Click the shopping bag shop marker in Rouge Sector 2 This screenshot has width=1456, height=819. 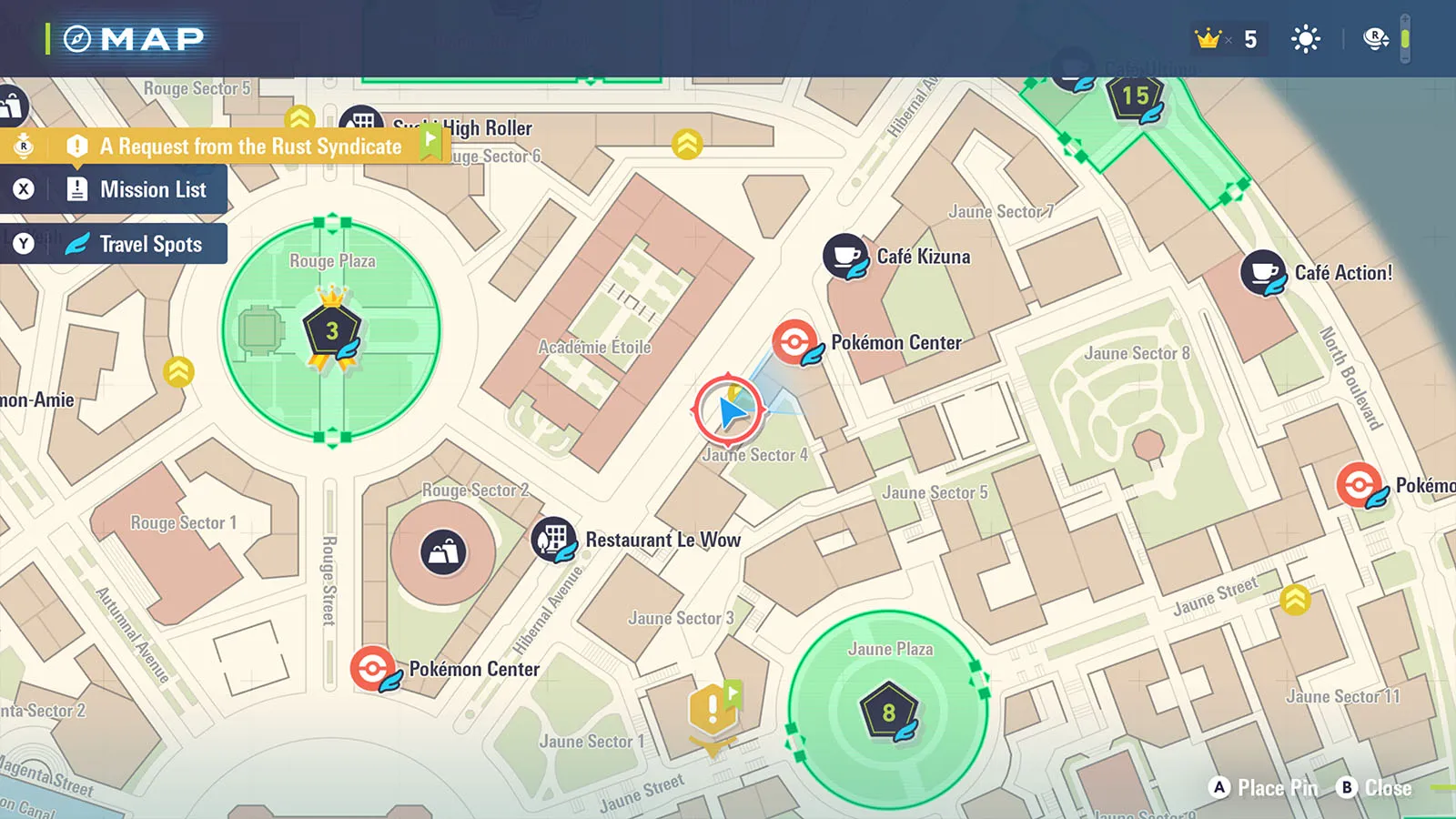tap(443, 552)
